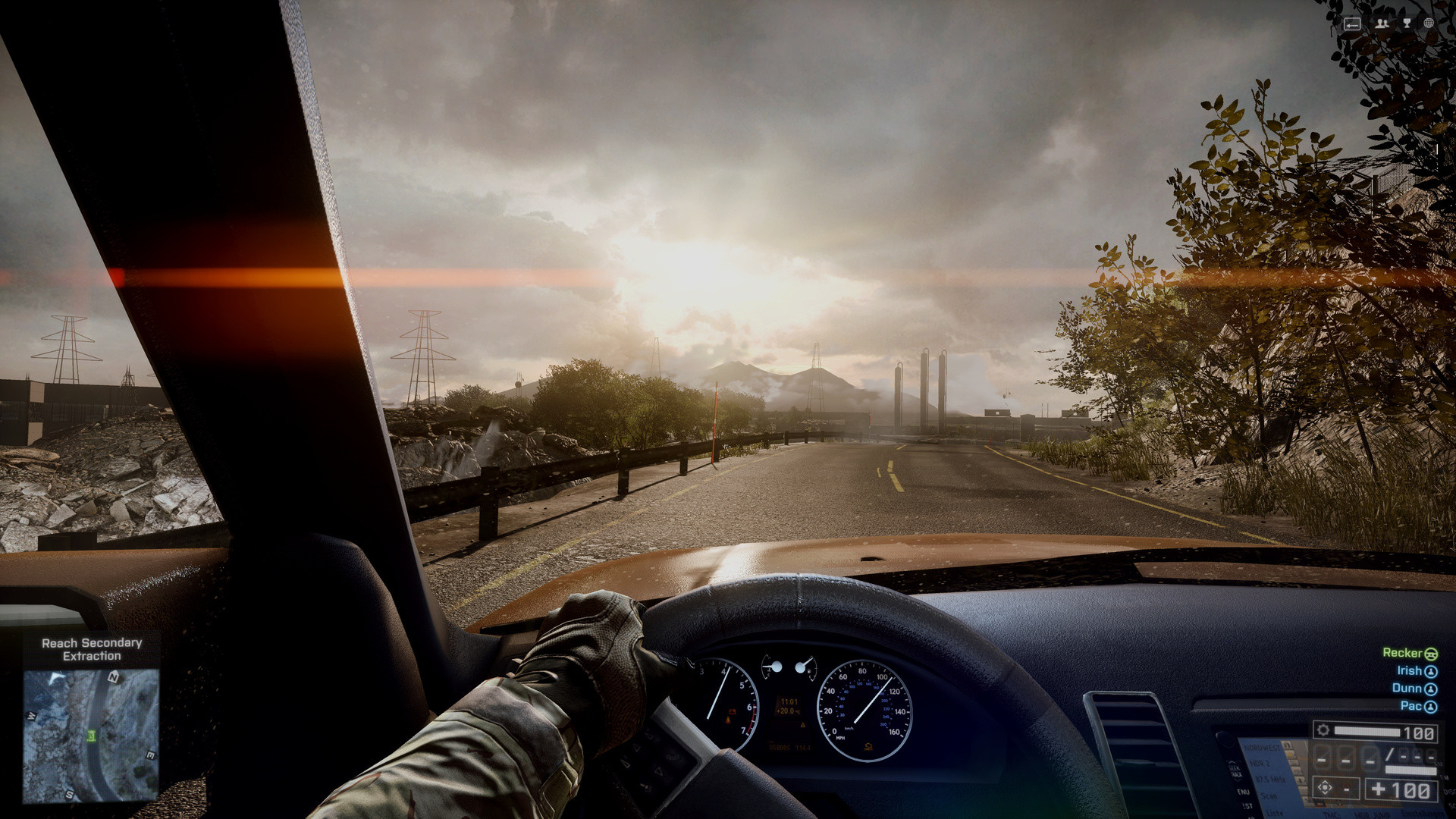Open the friends list overlay icon

[x=1382, y=24]
